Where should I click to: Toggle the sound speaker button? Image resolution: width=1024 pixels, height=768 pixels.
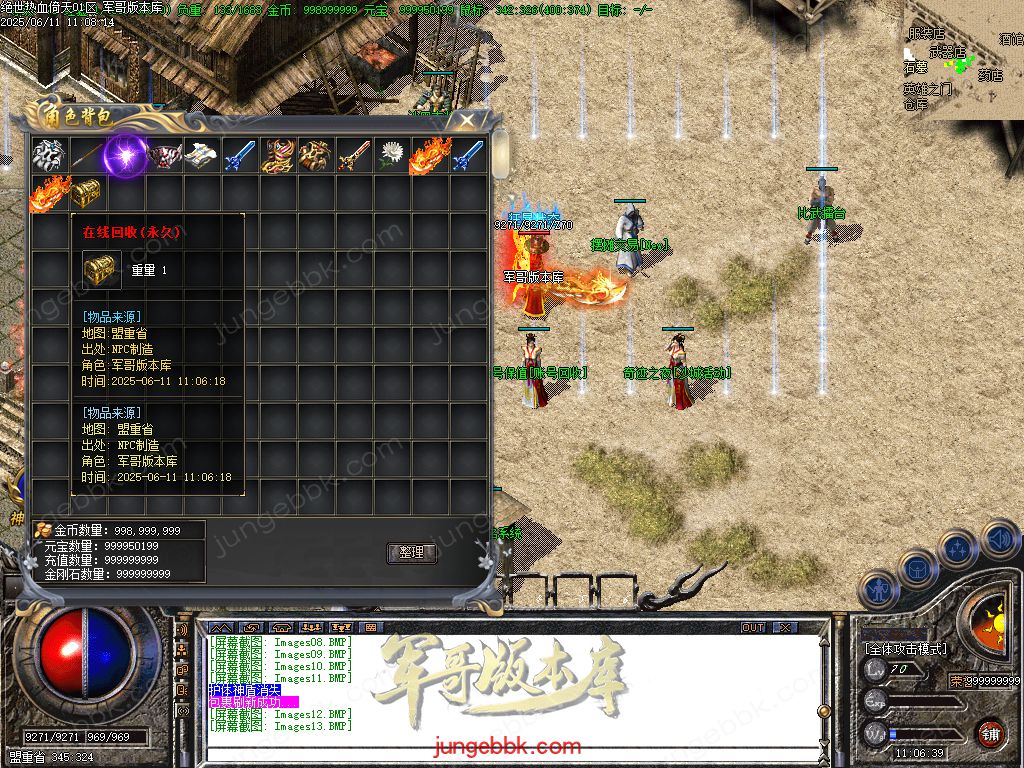(x=998, y=539)
